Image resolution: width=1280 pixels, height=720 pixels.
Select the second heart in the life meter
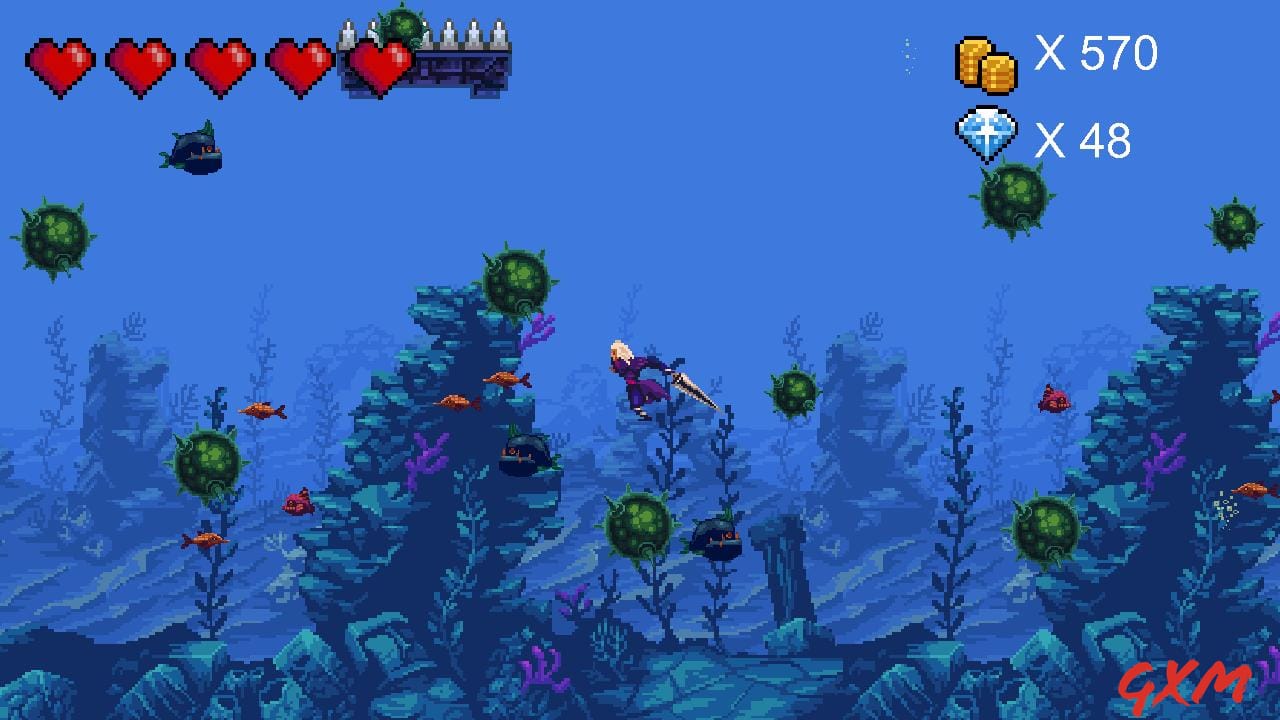(x=140, y=62)
